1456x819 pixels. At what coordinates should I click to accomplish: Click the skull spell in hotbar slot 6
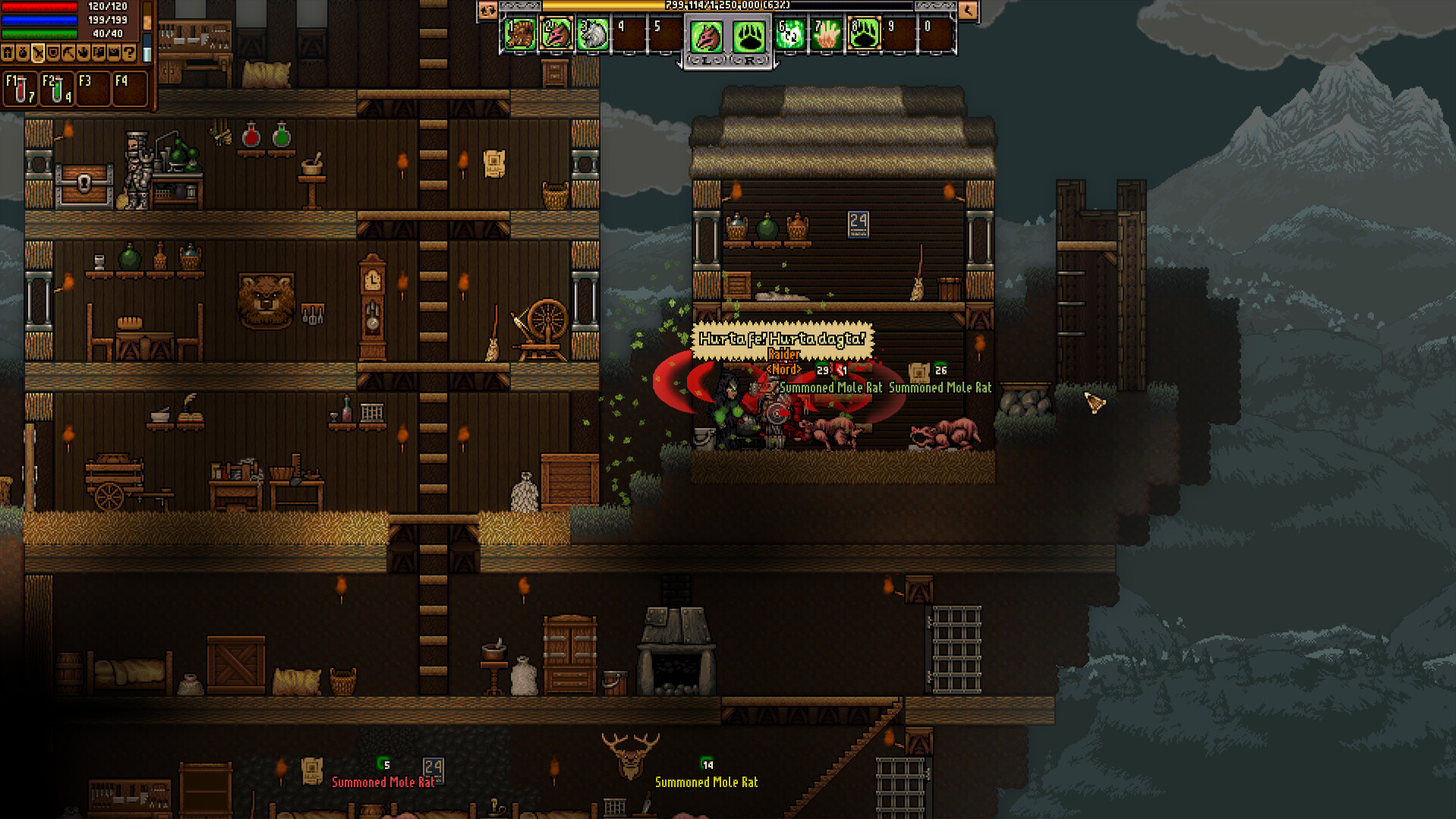click(790, 35)
